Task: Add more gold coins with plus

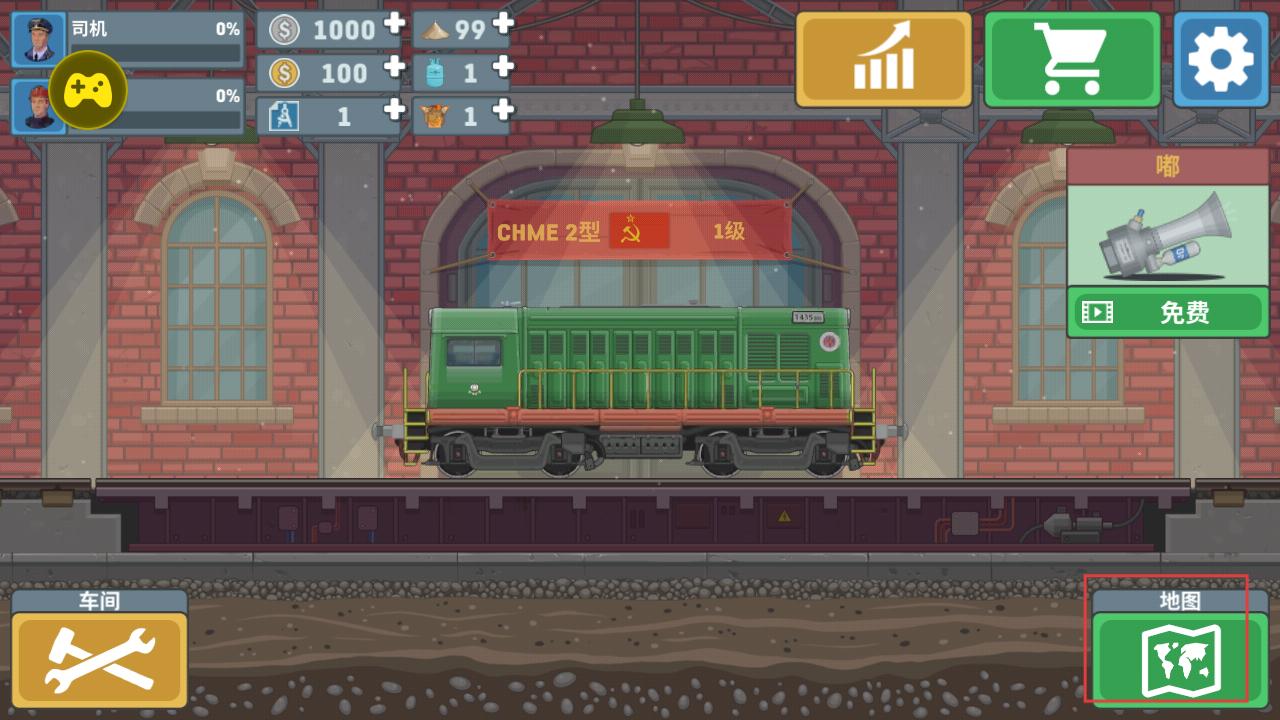Action: pyautogui.click(x=395, y=67)
